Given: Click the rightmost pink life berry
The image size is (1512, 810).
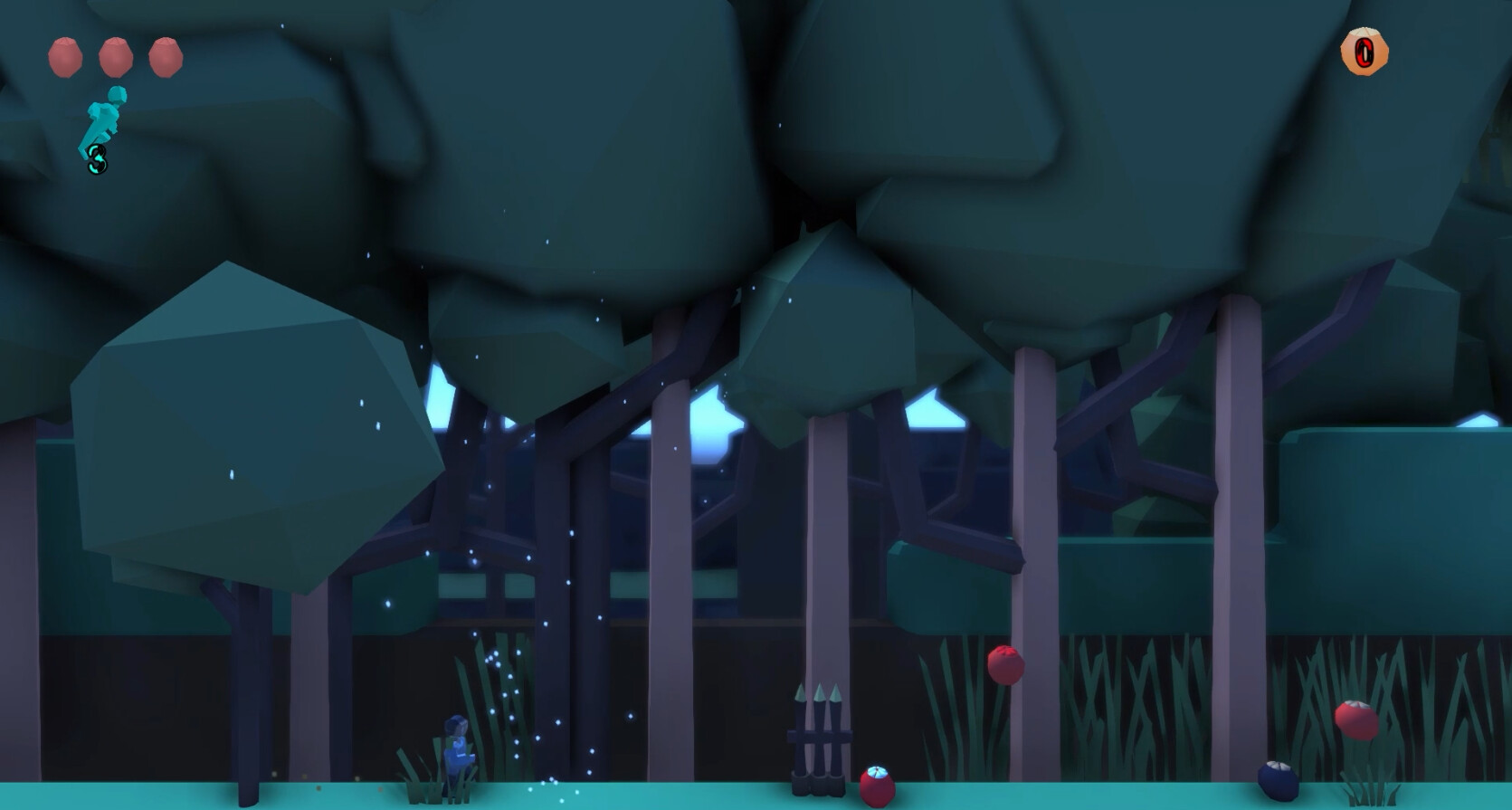Looking at the screenshot, I should point(165,56).
